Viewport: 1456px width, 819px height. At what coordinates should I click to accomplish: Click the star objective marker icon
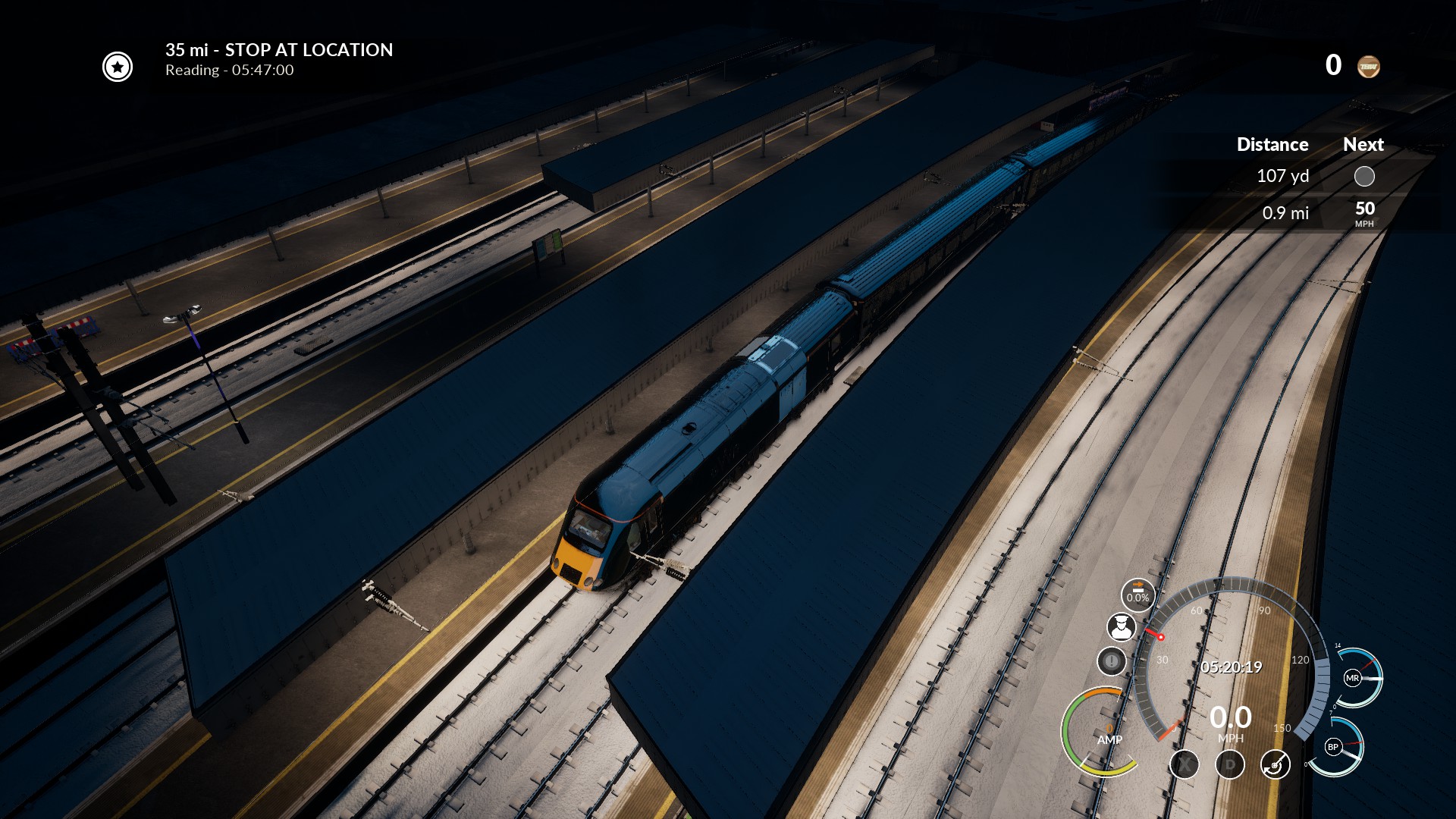pyautogui.click(x=118, y=67)
